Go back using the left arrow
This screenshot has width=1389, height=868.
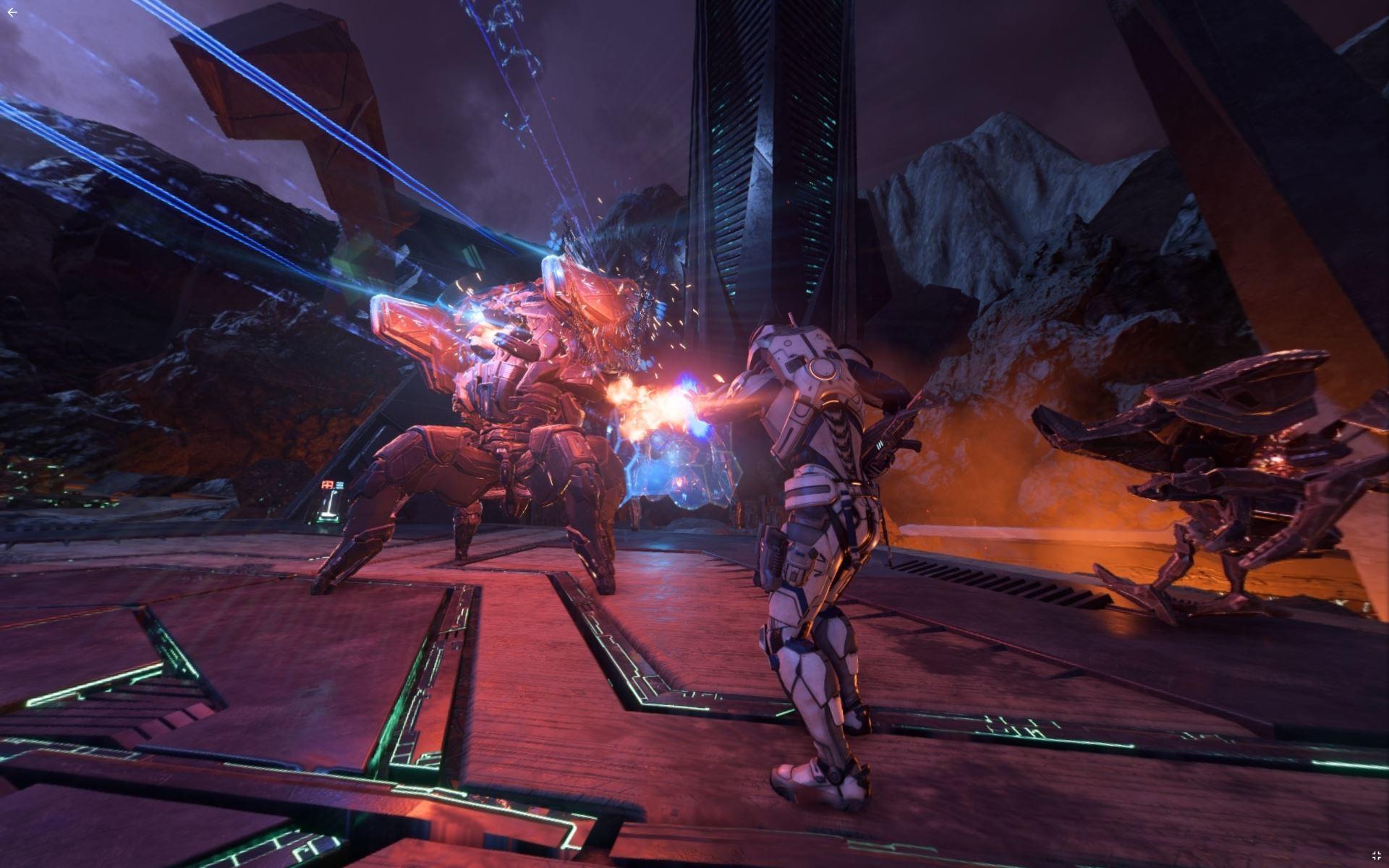tap(12, 12)
